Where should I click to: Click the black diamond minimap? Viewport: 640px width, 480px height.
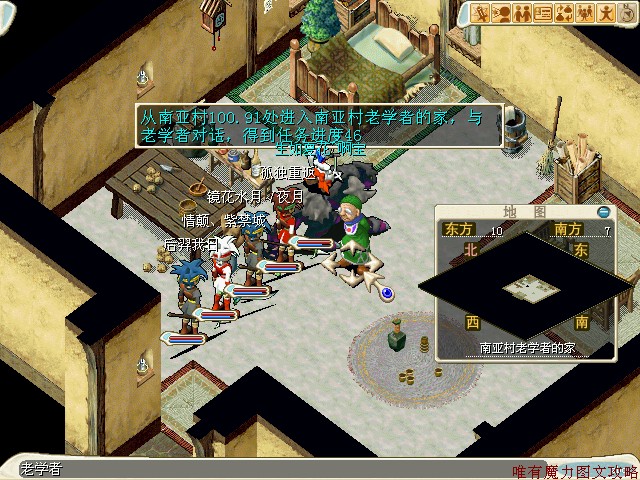[x=523, y=289]
